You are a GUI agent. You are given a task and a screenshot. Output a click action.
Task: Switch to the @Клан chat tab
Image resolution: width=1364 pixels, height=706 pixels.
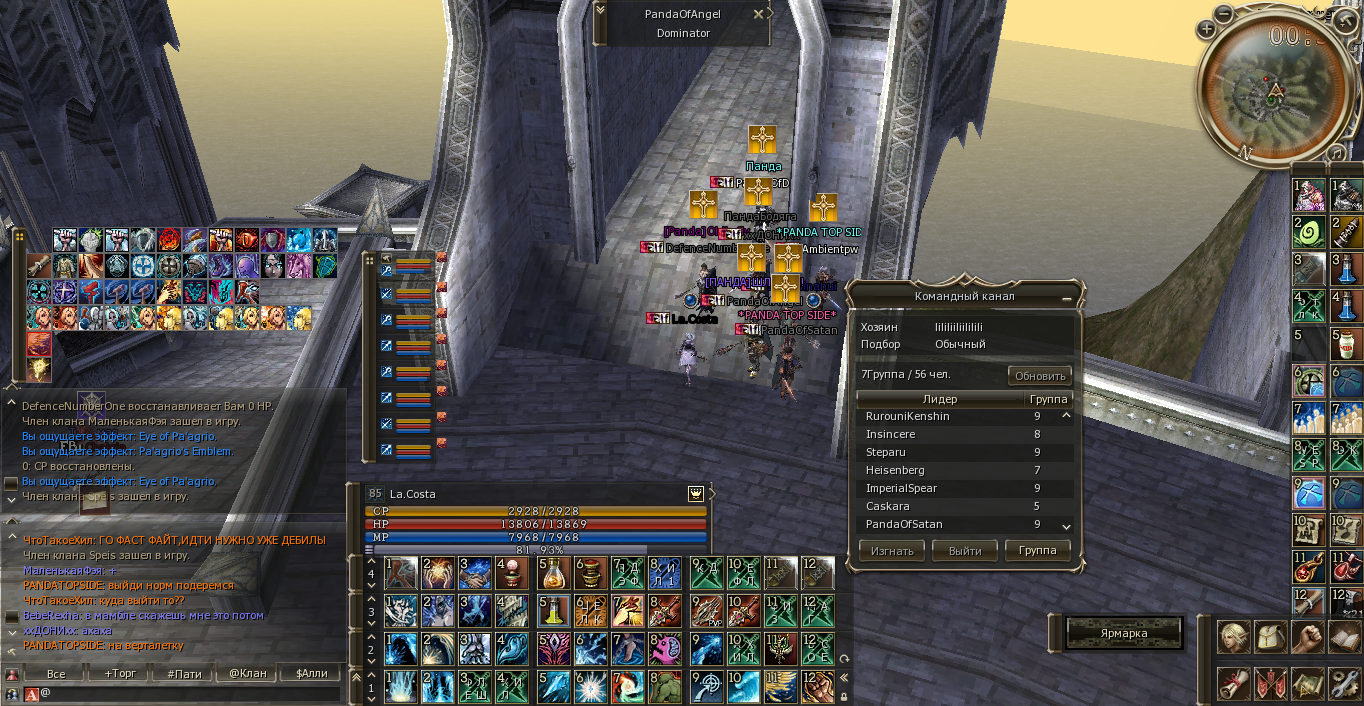coord(248,673)
